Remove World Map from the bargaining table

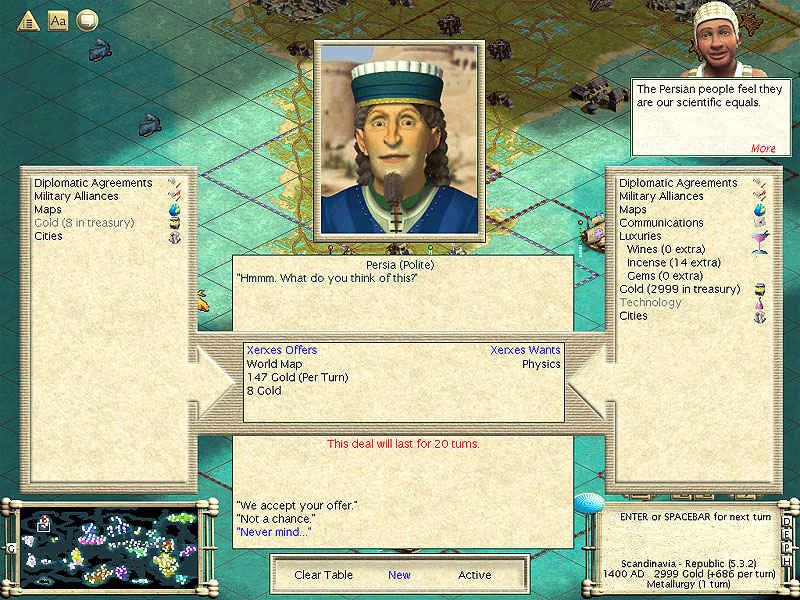click(x=274, y=364)
